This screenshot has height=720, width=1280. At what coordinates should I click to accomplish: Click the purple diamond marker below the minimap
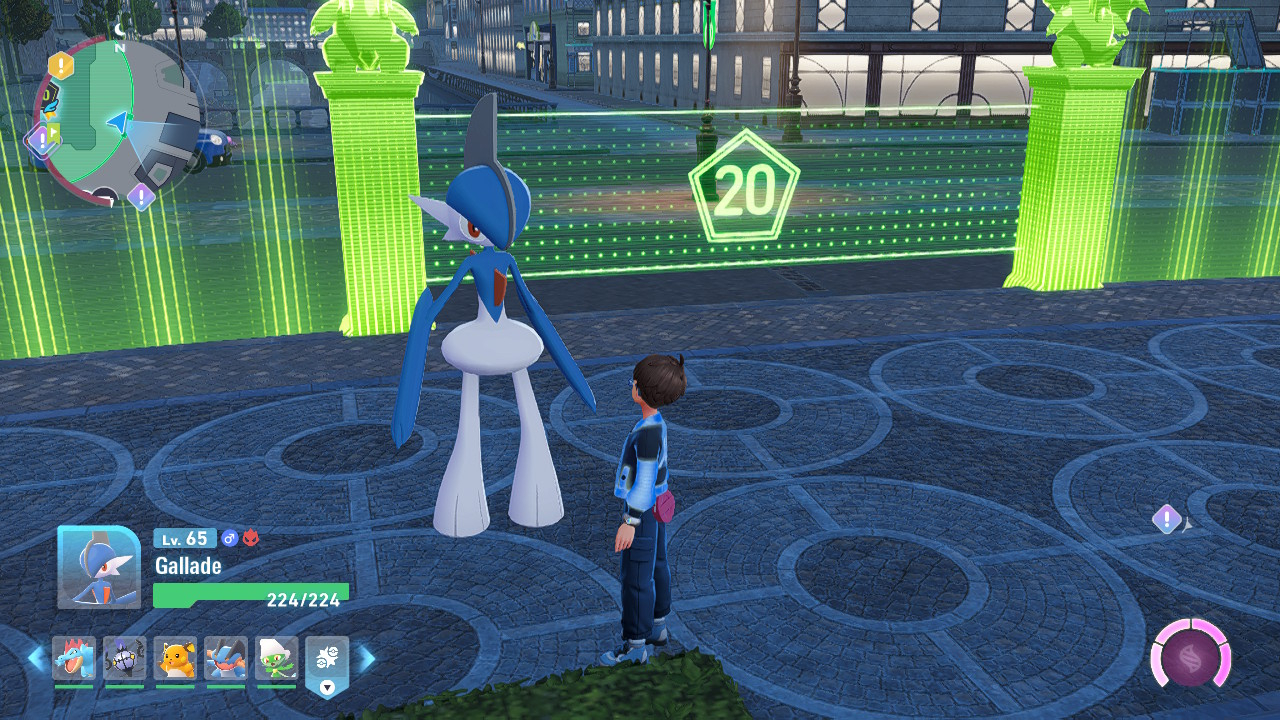141,196
